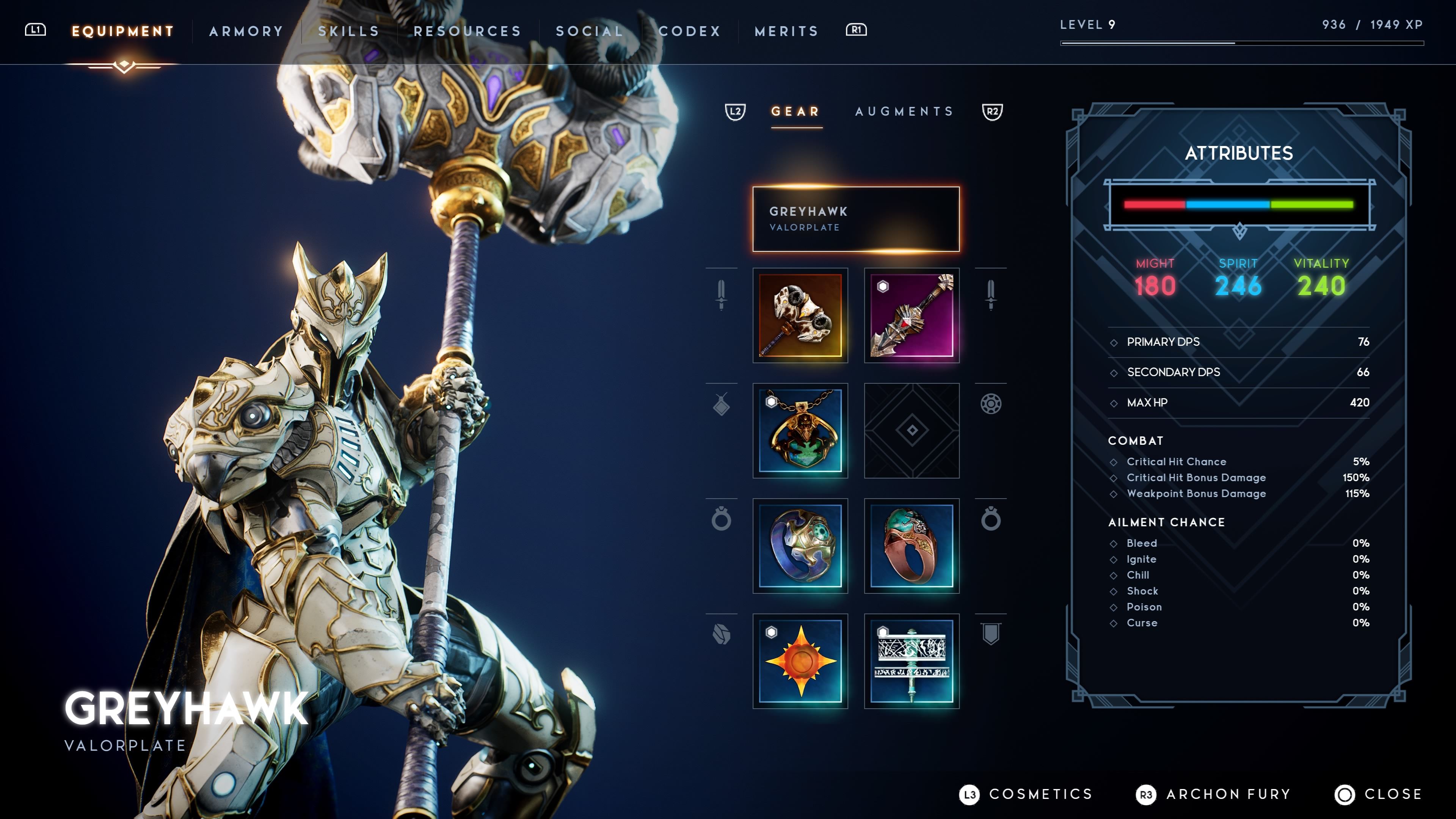
Task: Select the Equipment tab
Action: [122, 31]
